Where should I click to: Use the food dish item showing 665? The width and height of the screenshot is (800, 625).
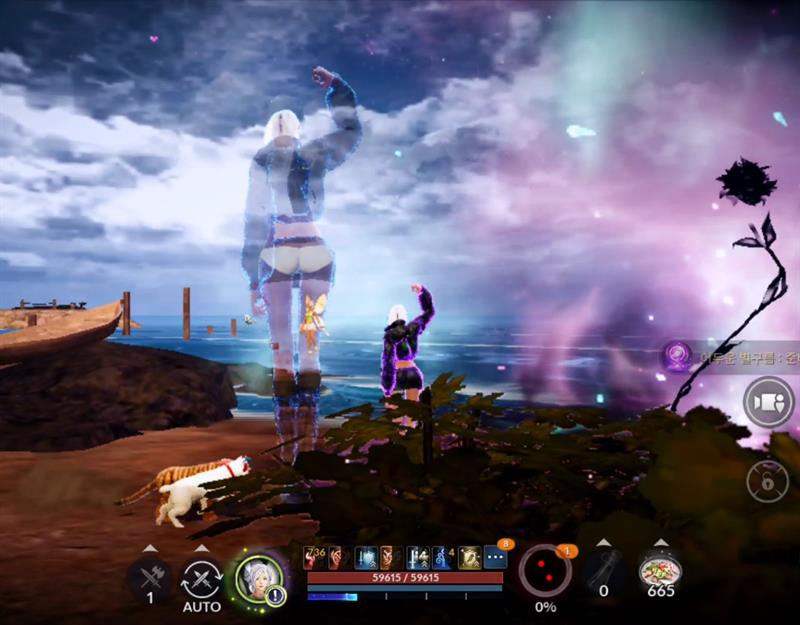660,574
